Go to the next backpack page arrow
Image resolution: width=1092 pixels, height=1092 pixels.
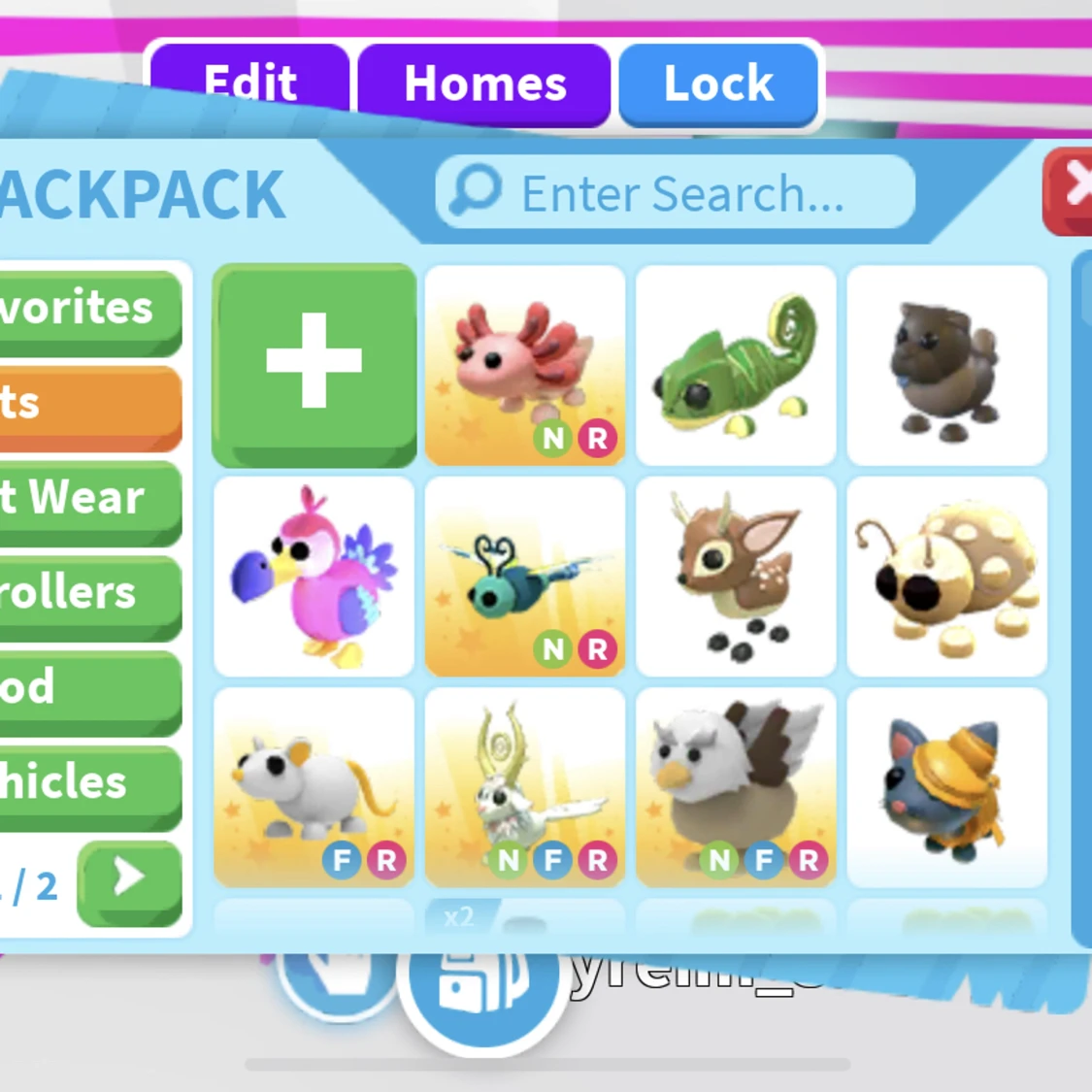click(129, 880)
